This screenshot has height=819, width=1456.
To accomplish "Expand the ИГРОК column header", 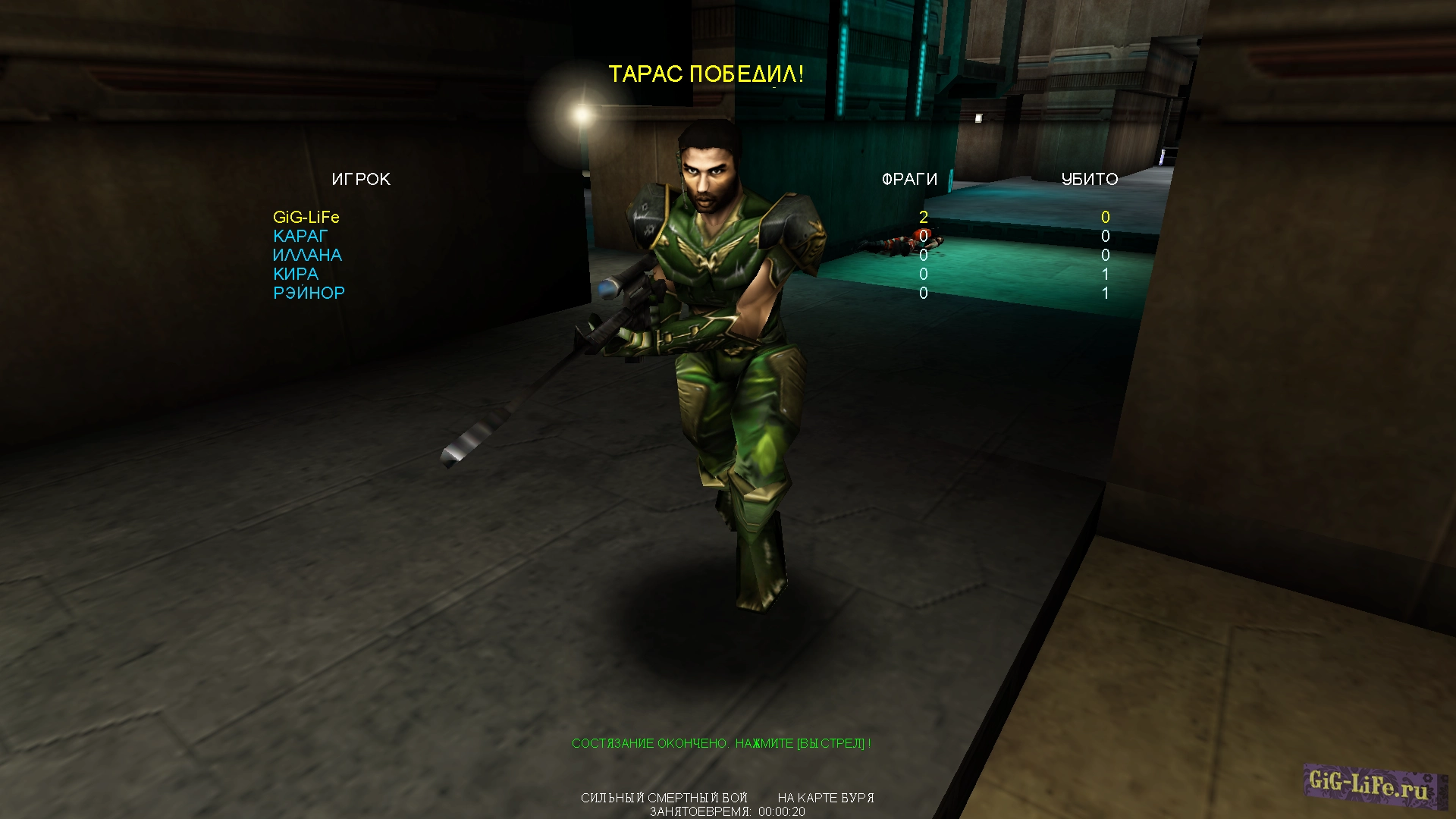I will click(x=362, y=179).
